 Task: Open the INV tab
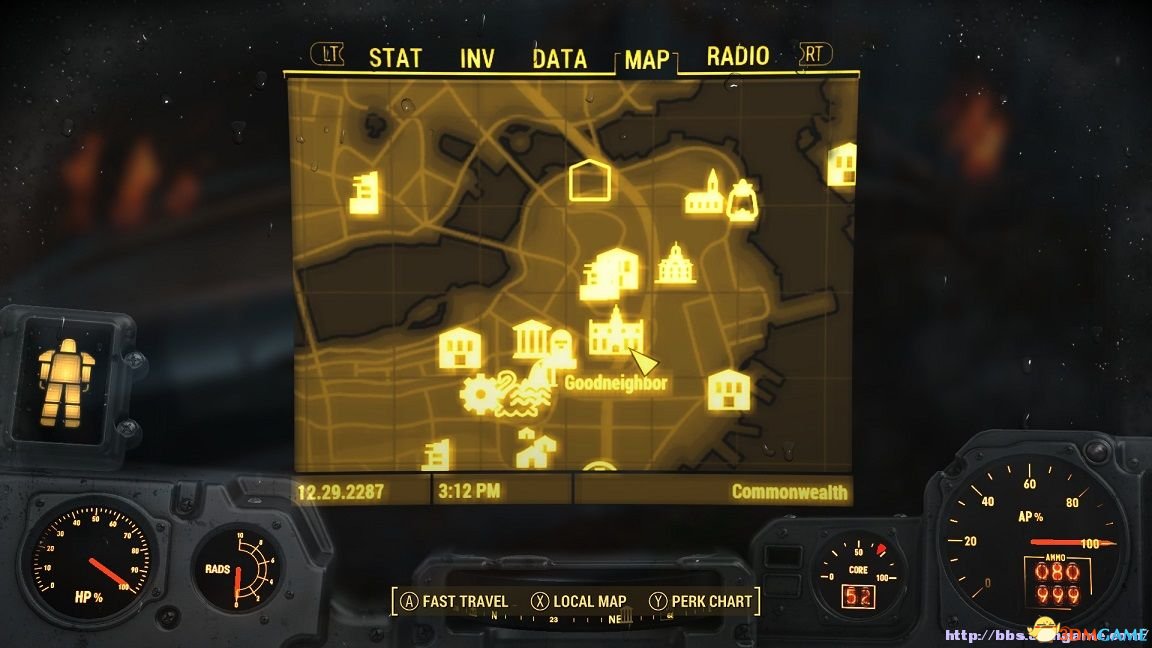coord(477,58)
